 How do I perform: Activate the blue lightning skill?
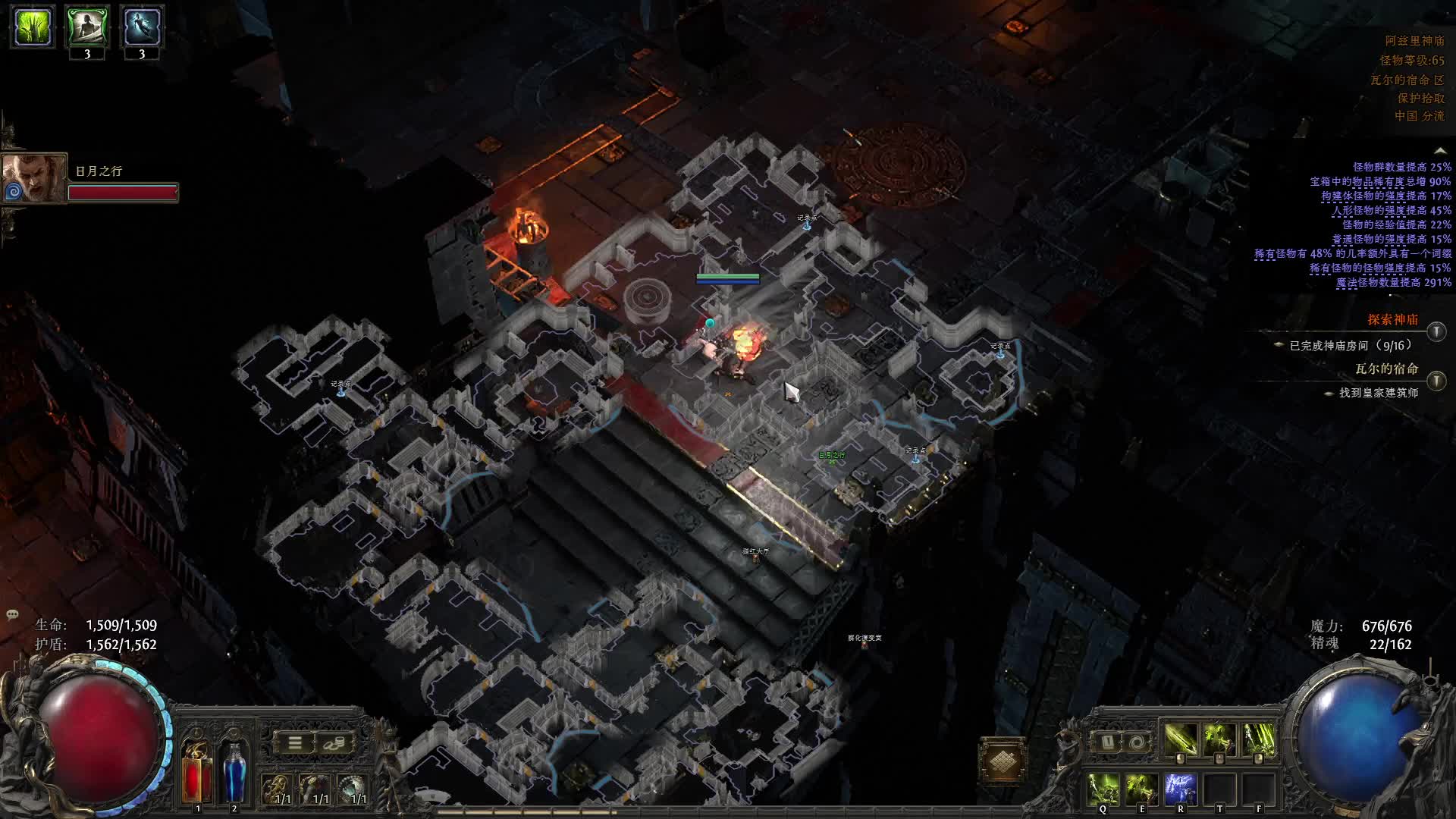tap(1180, 789)
